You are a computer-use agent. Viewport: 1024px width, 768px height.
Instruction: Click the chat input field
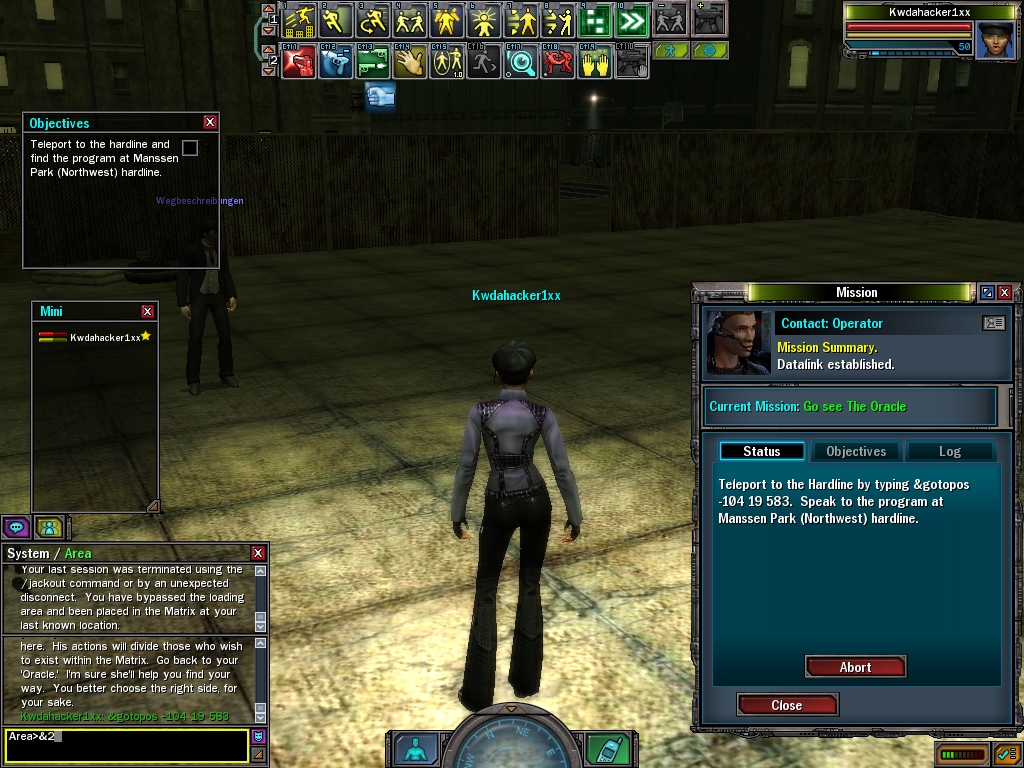coord(125,744)
